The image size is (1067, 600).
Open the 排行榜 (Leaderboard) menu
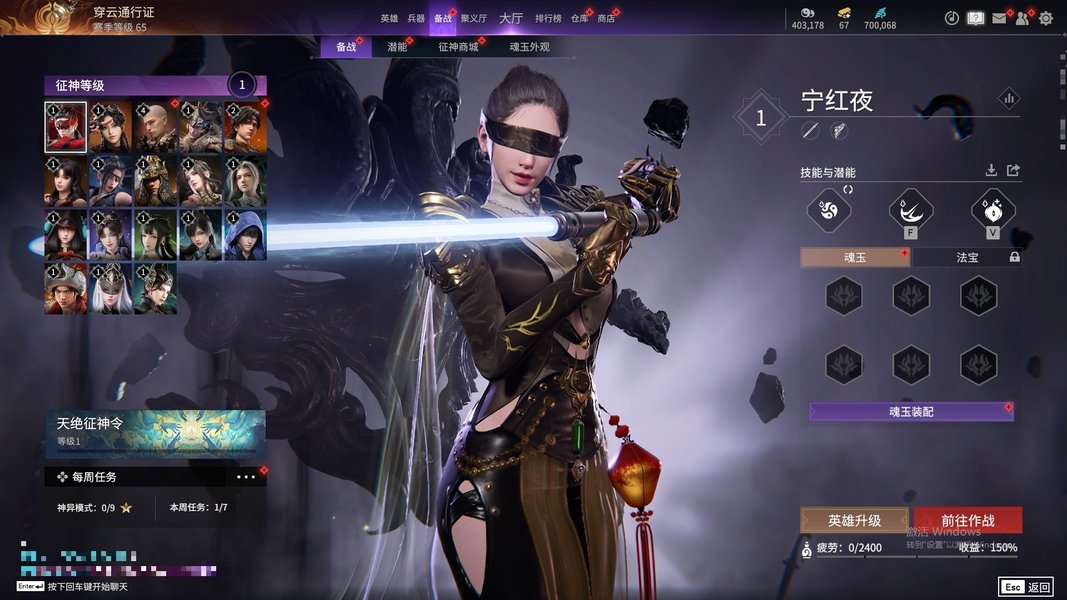pos(548,18)
